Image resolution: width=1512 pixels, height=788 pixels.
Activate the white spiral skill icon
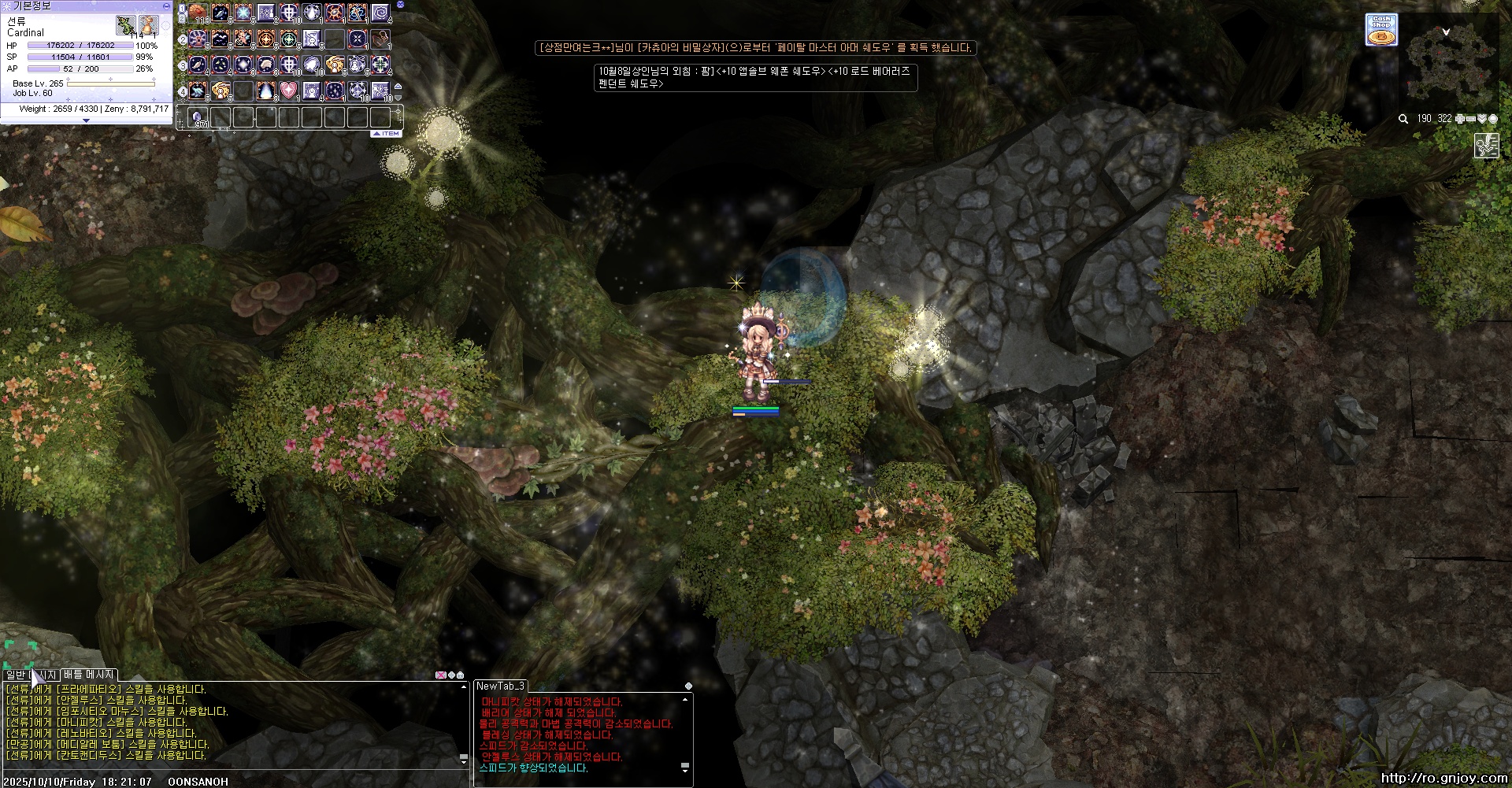click(x=380, y=13)
